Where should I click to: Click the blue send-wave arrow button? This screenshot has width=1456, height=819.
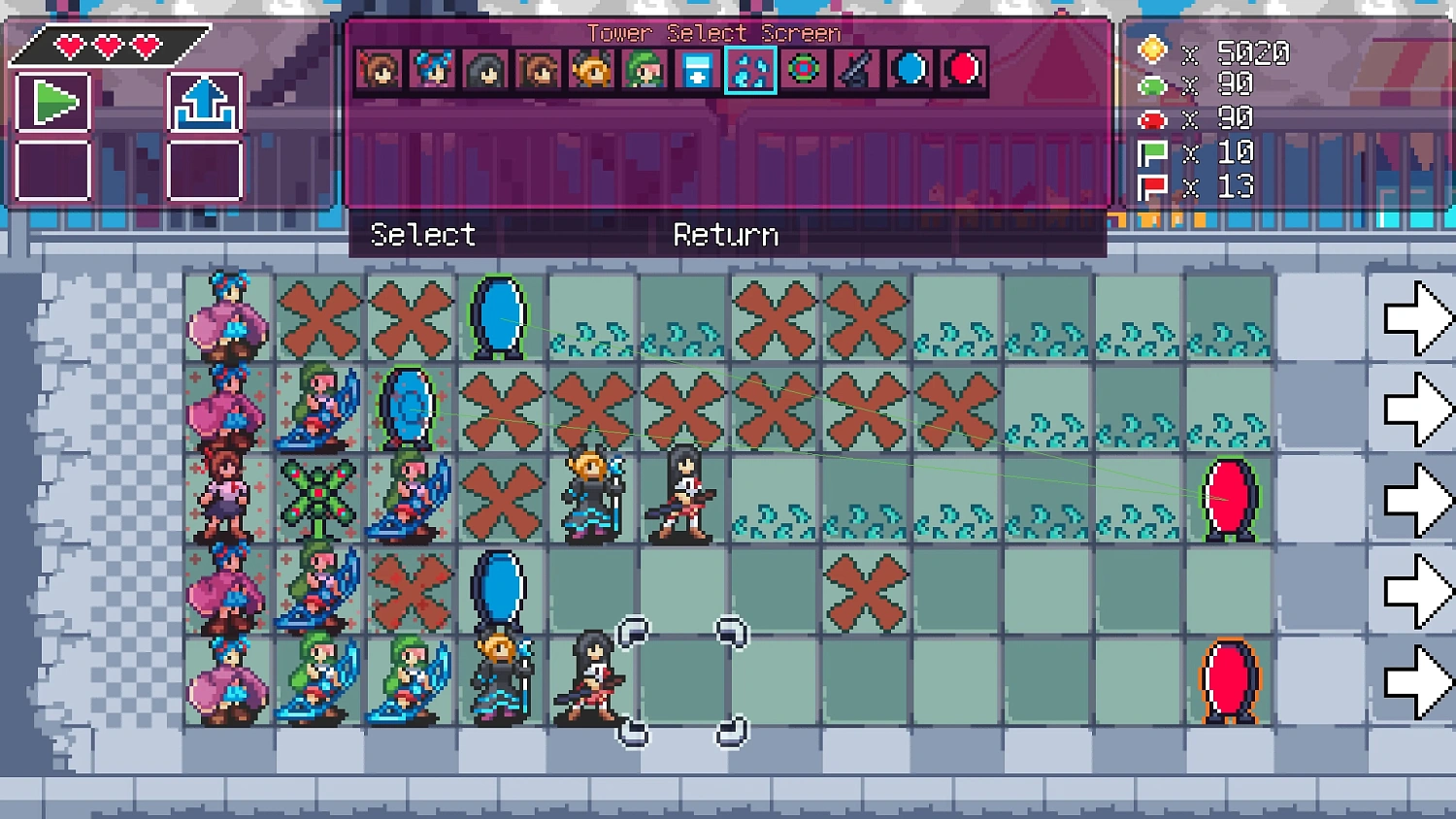(x=205, y=100)
